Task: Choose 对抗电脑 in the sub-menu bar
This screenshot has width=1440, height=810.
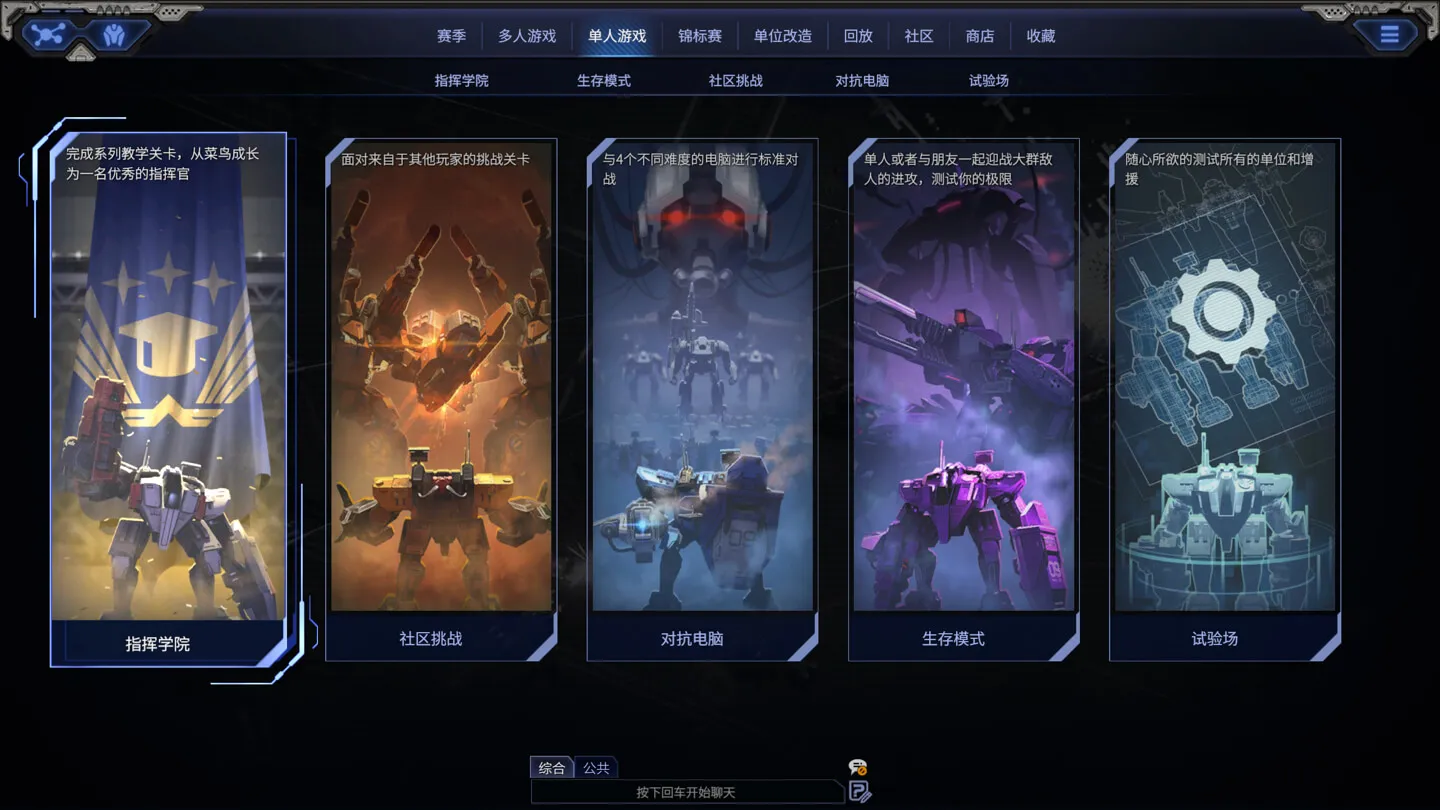Action: pyautogui.click(x=862, y=81)
